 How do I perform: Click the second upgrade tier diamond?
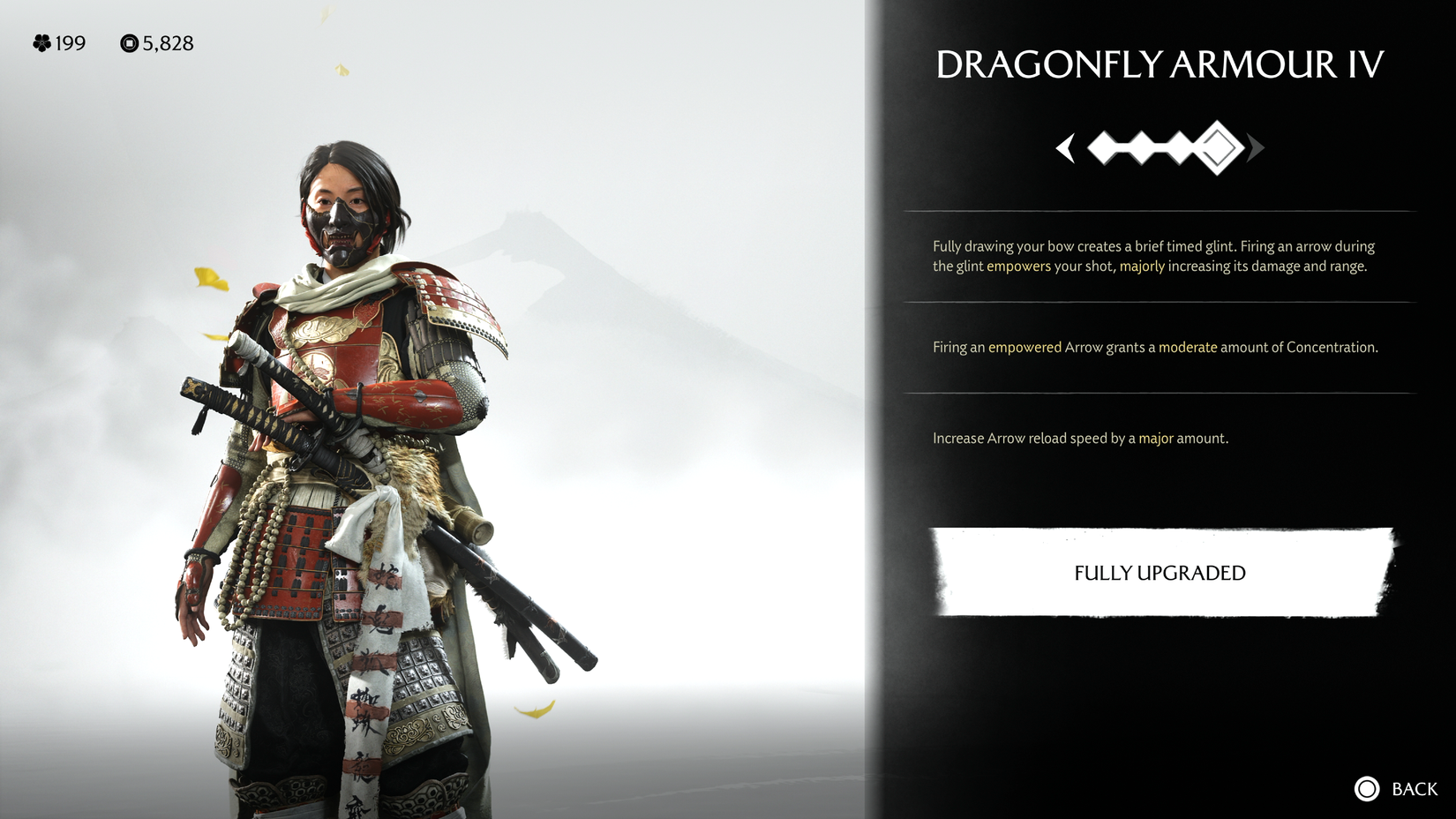[x=1144, y=148]
